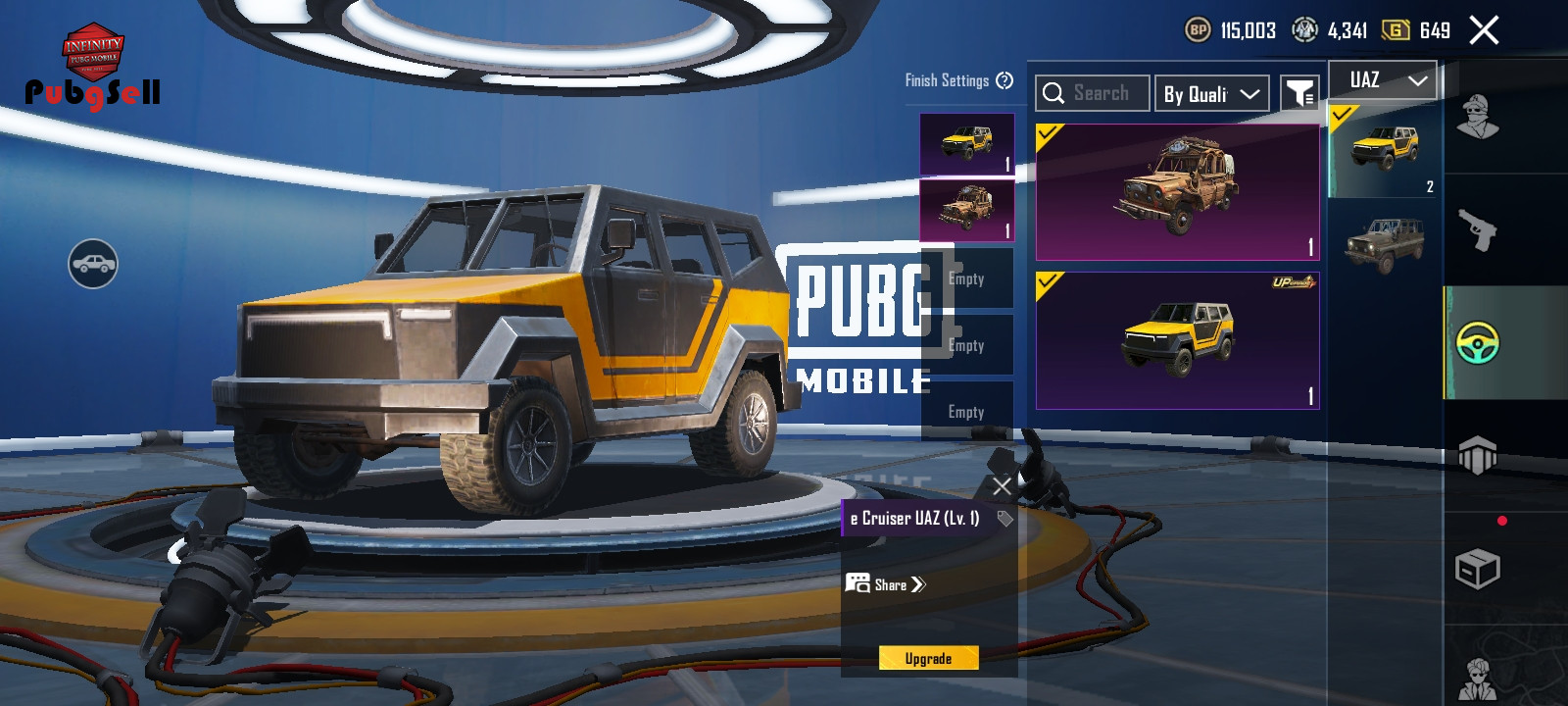The height and width of the screenshot is (706, 1568).
Task: Click the Upgrade button
Action: coord(928,658)
